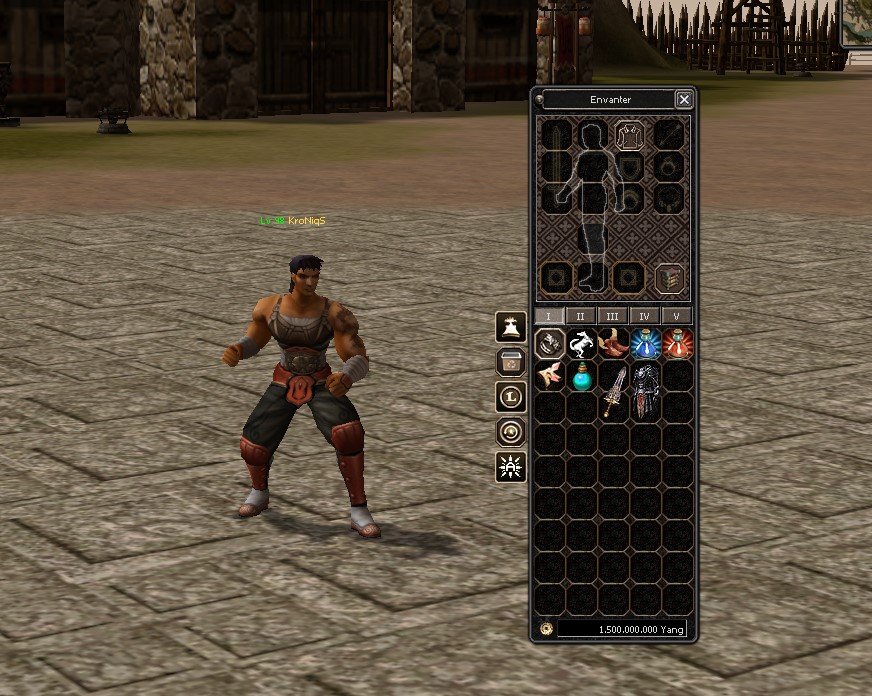Image resolution: width=872 pixels, height=696 pixels.
Task: Select the dark plate armor item
Action: click(x=645, y=391)
